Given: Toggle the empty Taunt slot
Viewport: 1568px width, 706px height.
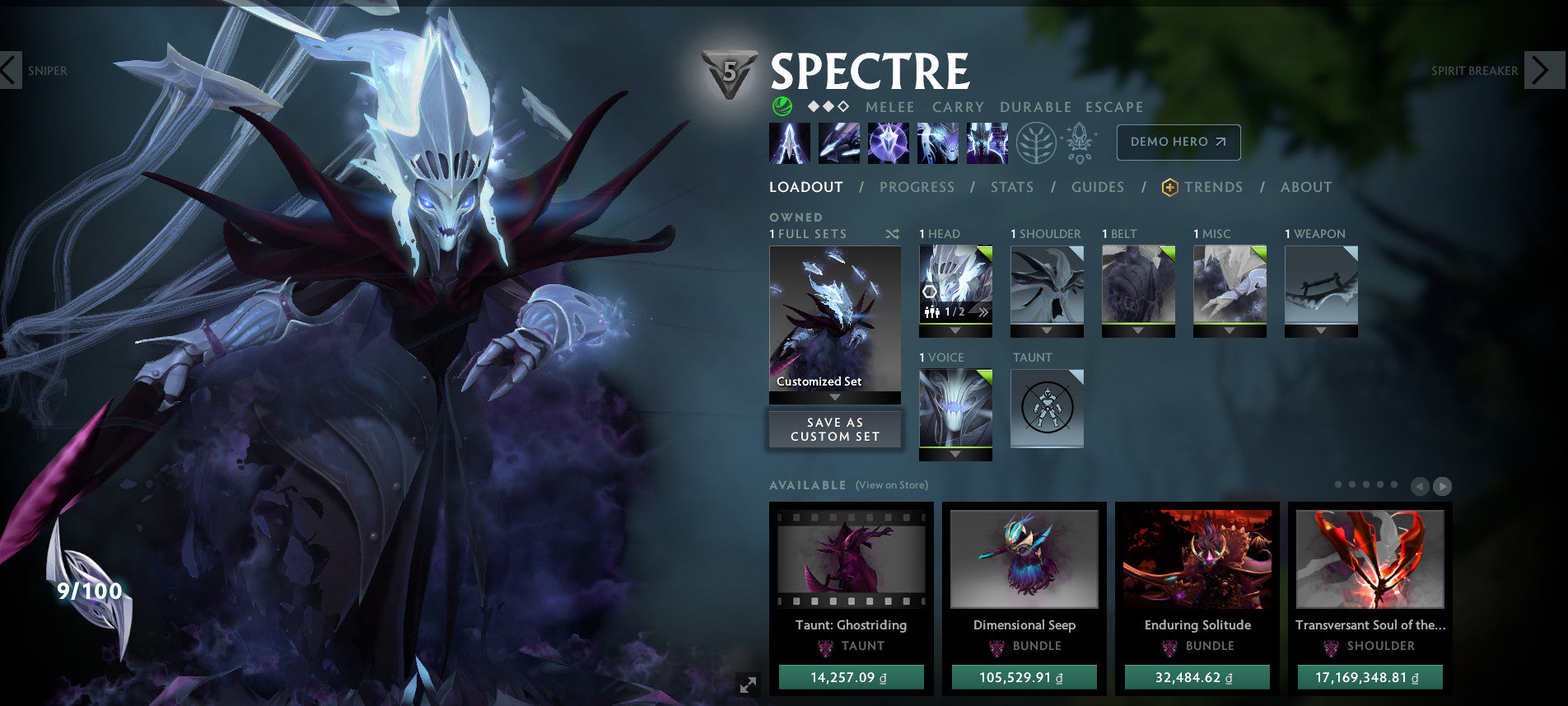Looking at the screenshot, I should [x=1048, y=408].
